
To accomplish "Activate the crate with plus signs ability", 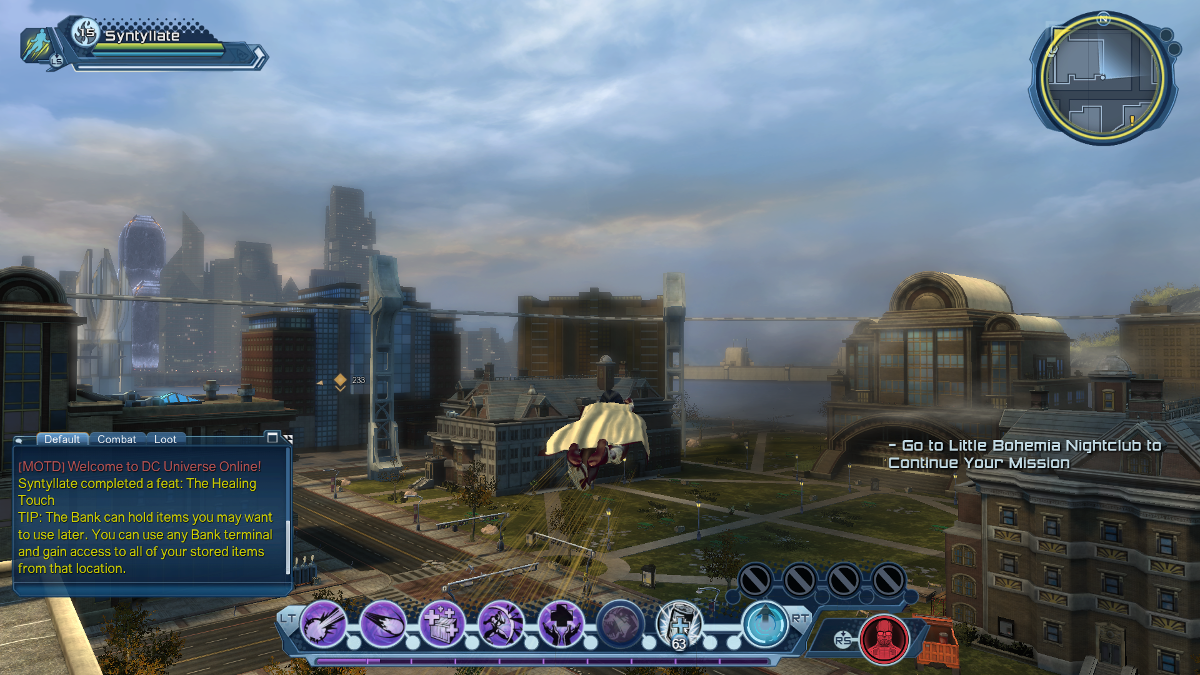I will click(442, 623).
